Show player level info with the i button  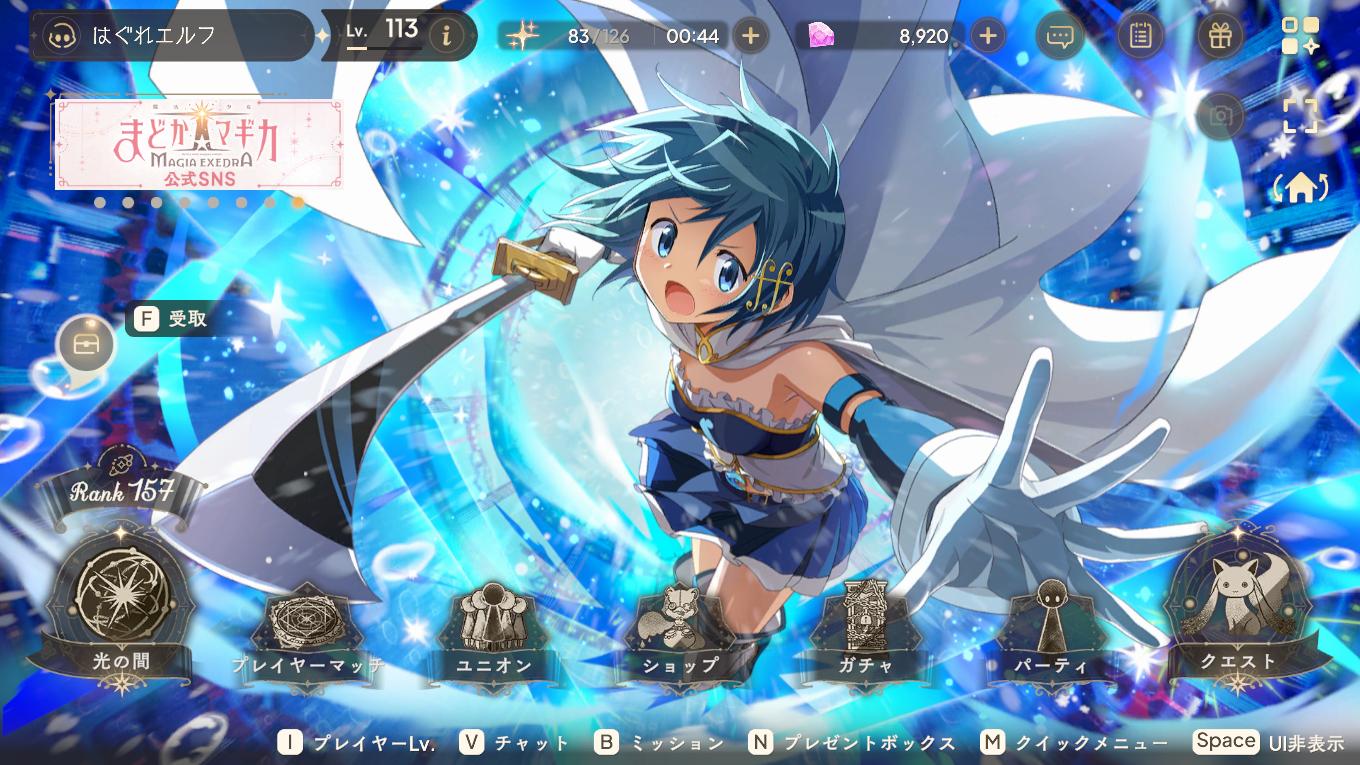[x=446, y=36]
